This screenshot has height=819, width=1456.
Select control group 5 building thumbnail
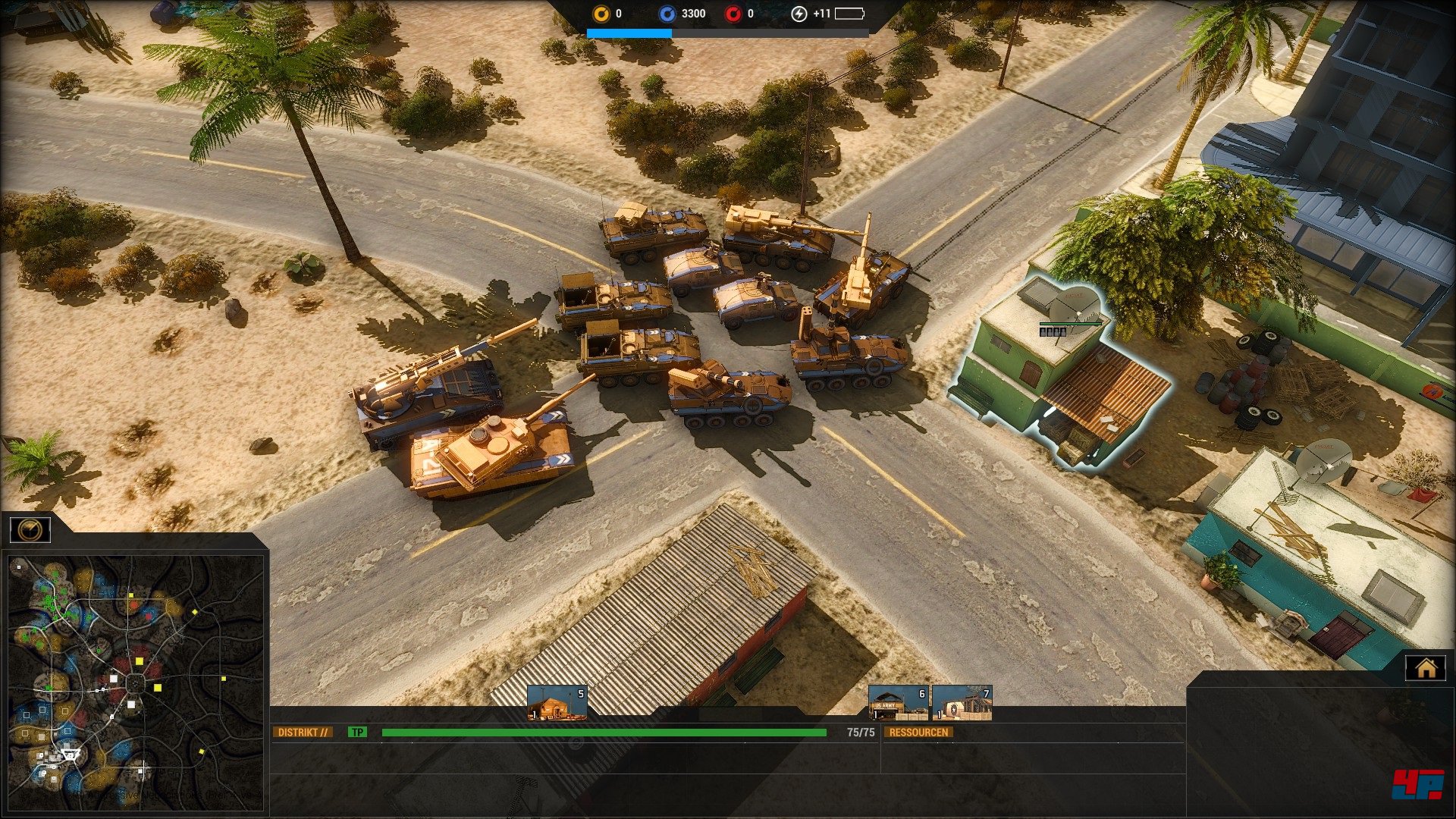[x=557, y=703]
